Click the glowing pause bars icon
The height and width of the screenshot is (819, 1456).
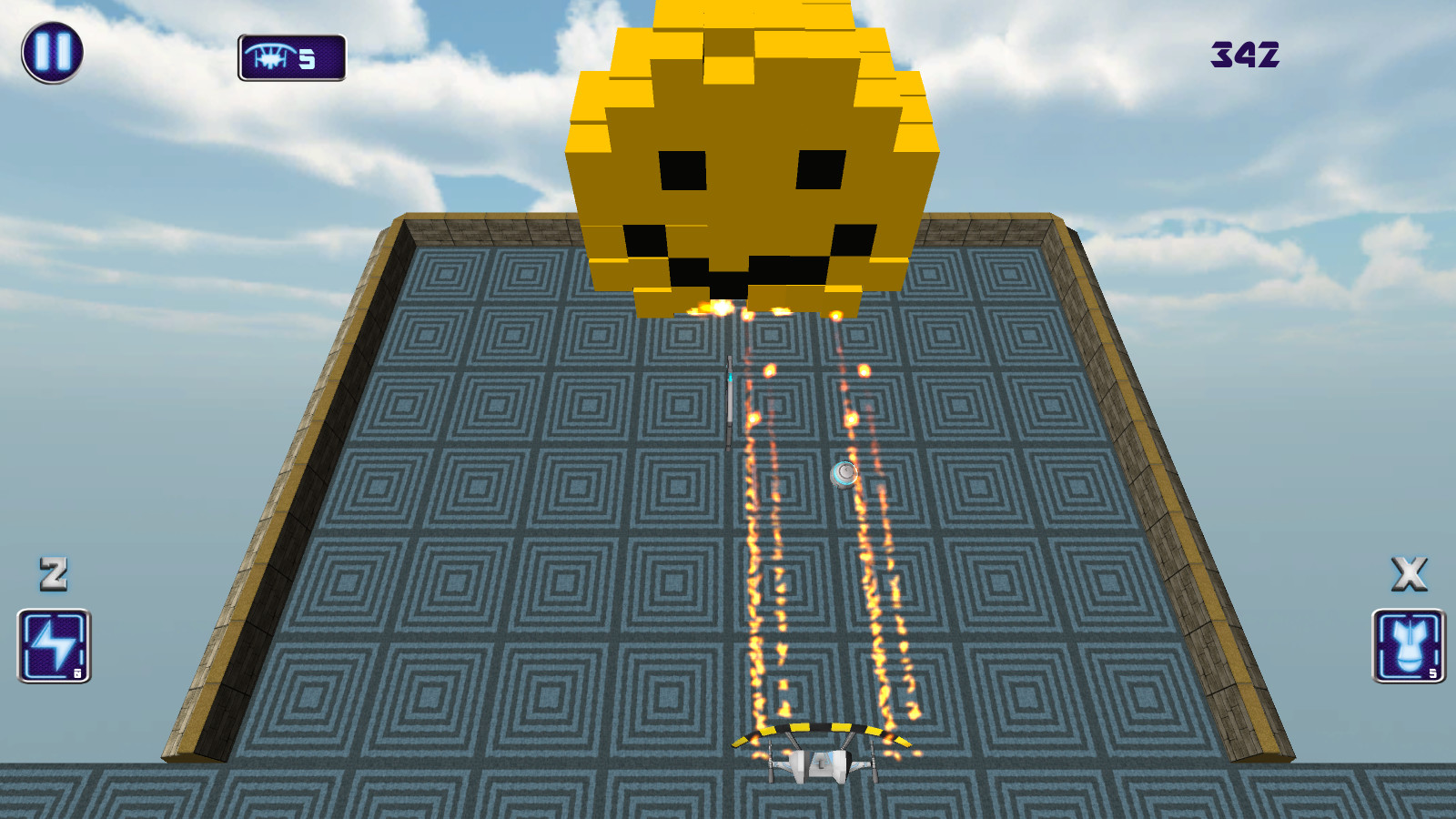point(52,52)
